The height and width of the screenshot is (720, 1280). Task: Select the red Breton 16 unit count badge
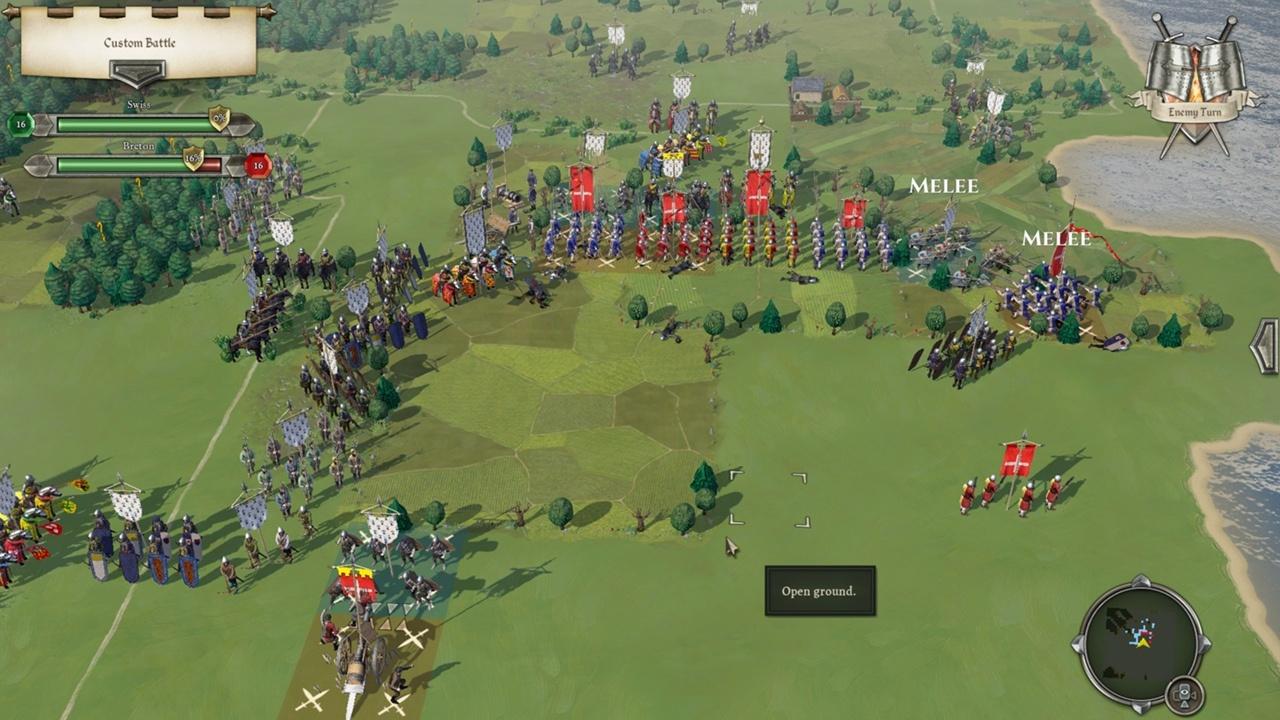coord(258,165)
